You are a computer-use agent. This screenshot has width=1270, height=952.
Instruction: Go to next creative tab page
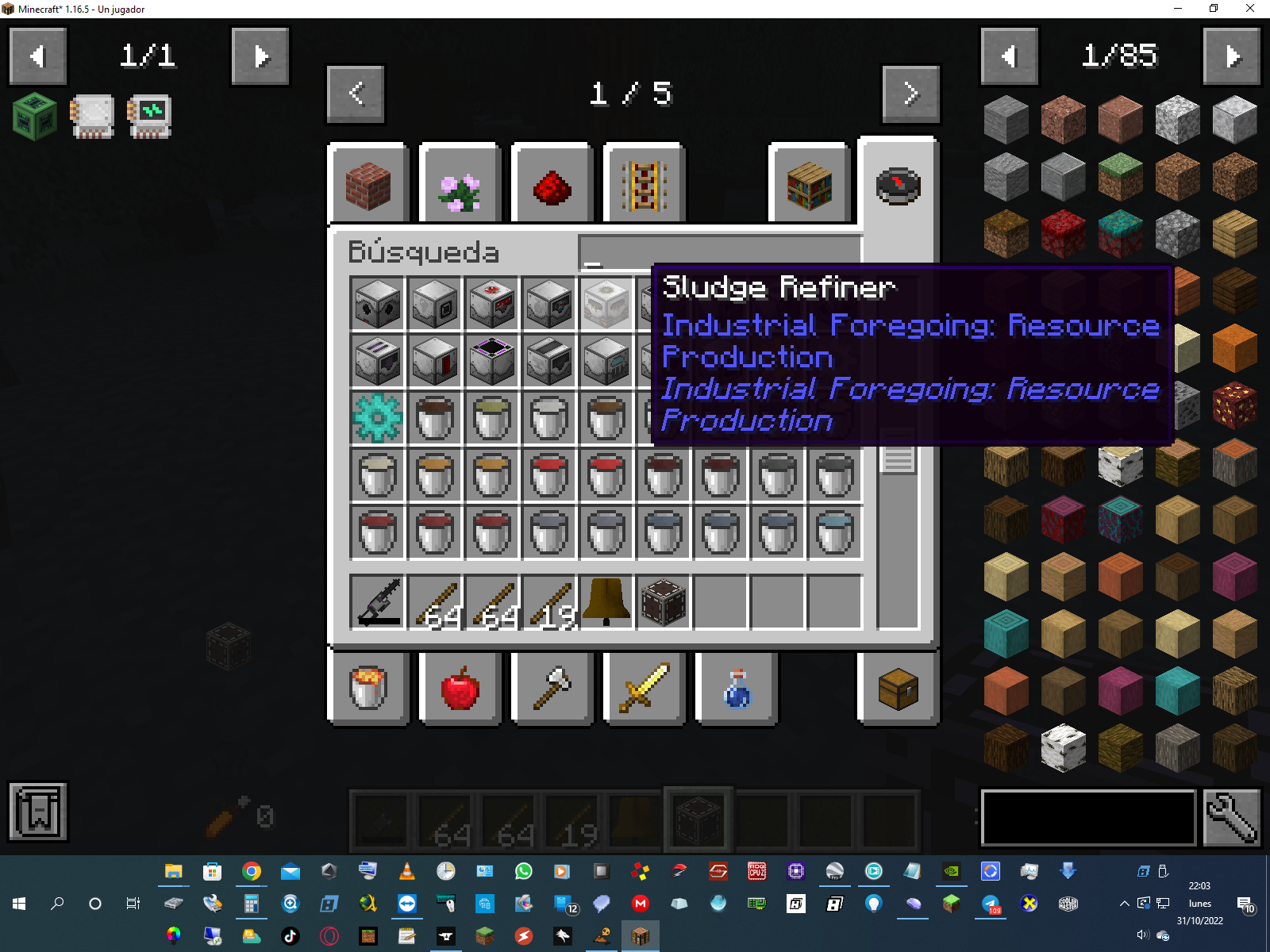(x=910, y=94)
